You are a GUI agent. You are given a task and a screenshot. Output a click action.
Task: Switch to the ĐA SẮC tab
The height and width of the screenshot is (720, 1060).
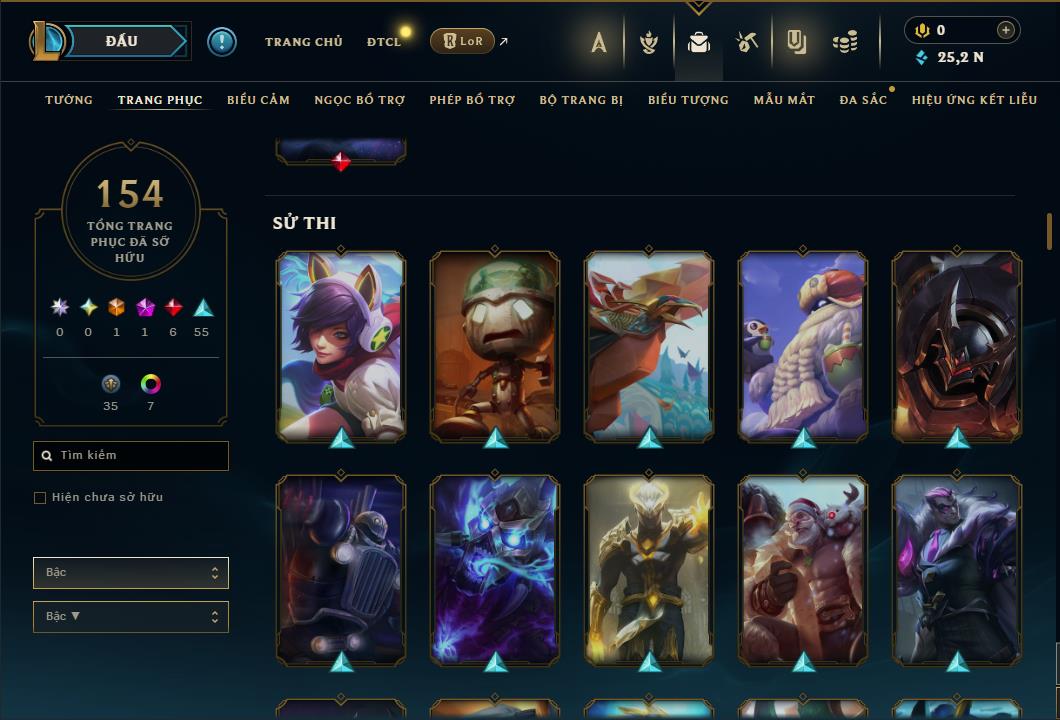tap(863, 100)
